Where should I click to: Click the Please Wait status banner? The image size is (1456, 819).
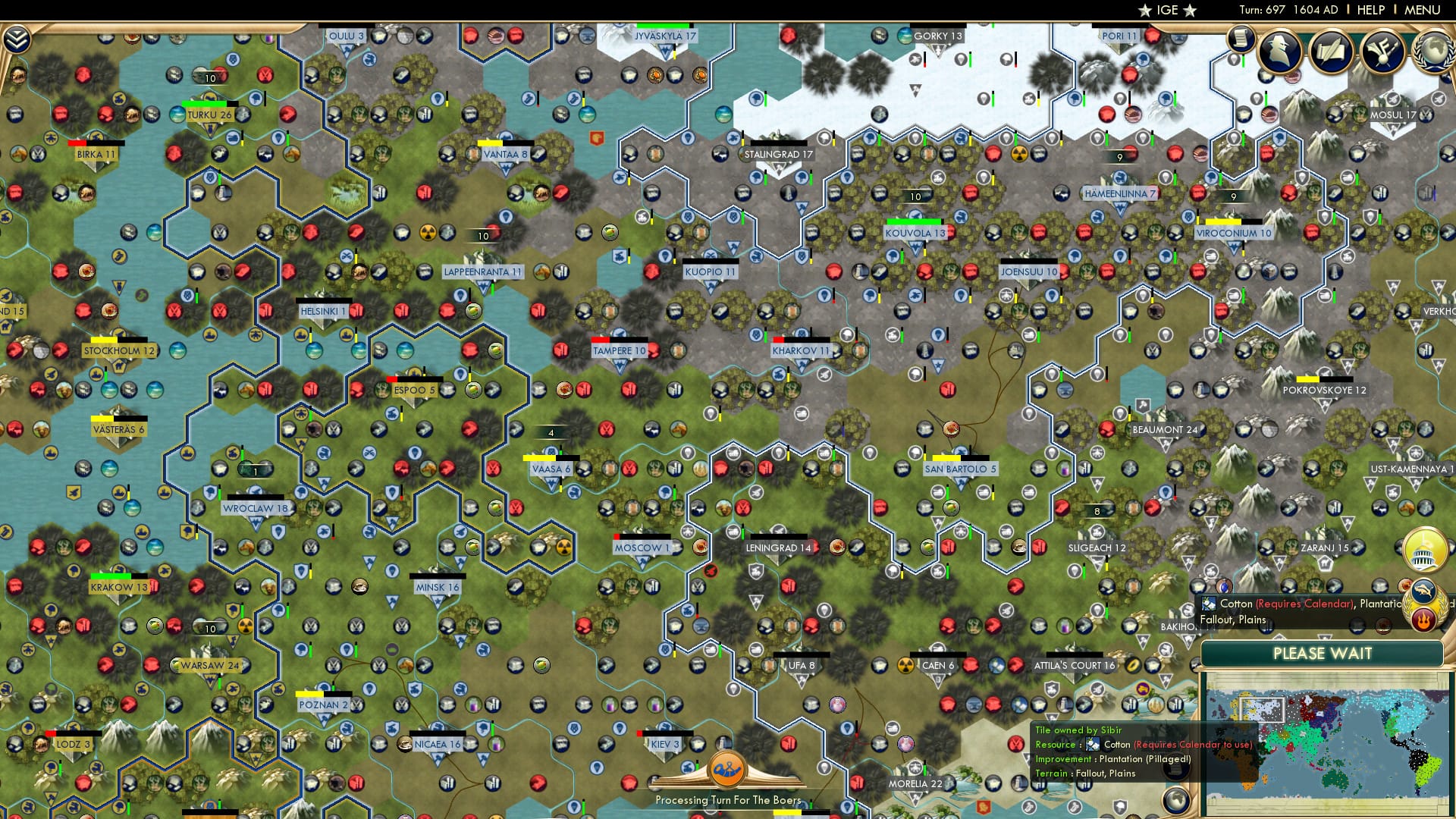pyautogui.click(x=1324, y=653)
